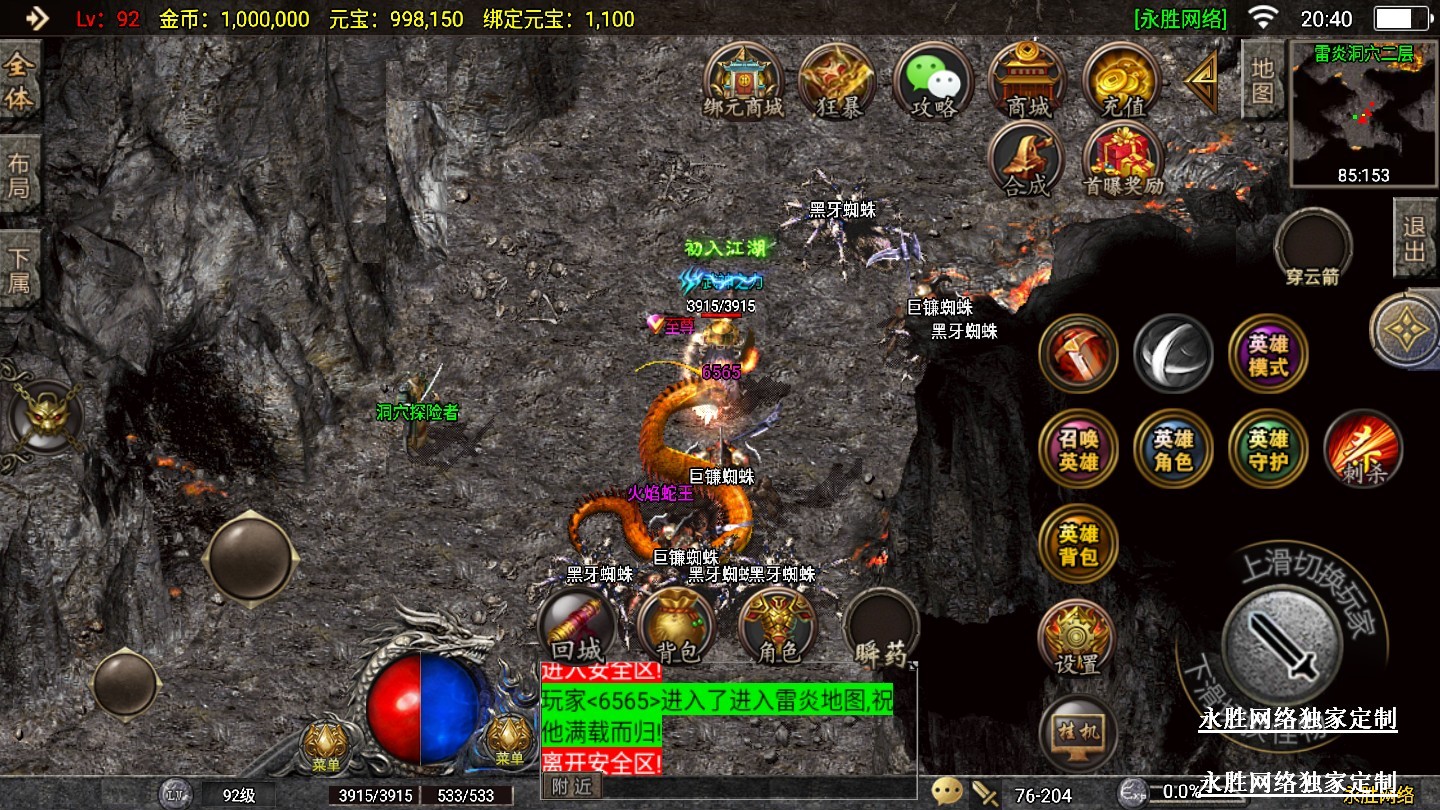
Task: Open the 攻略 guide
Action: point(933,80)
